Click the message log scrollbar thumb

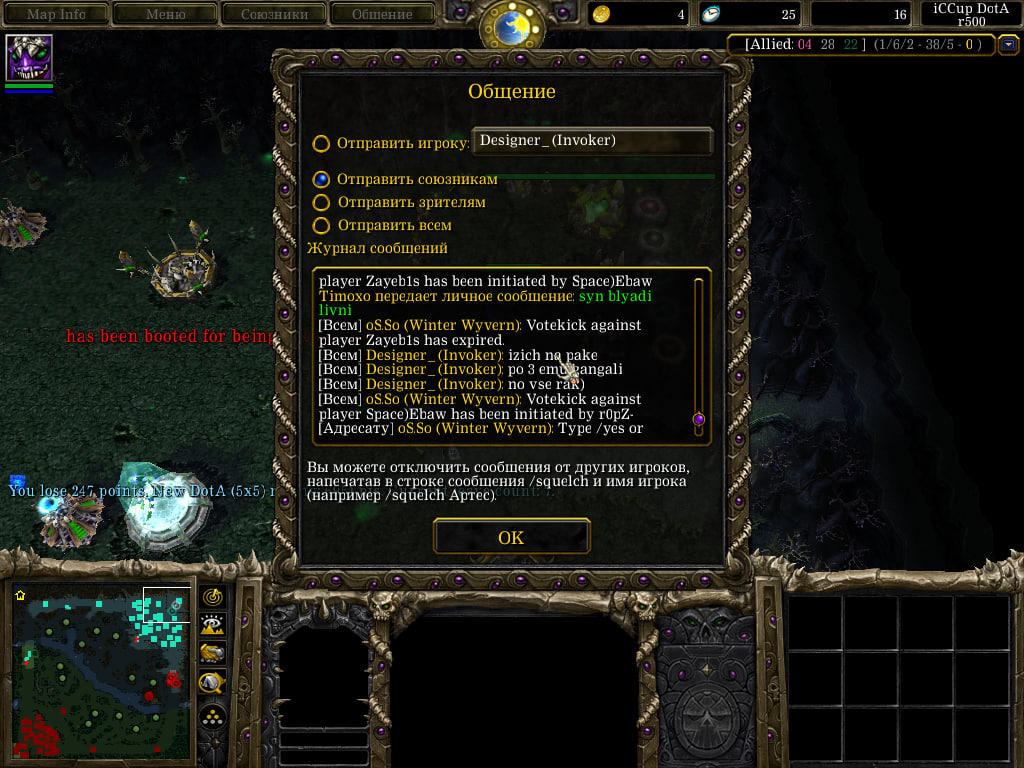[698, 419]
